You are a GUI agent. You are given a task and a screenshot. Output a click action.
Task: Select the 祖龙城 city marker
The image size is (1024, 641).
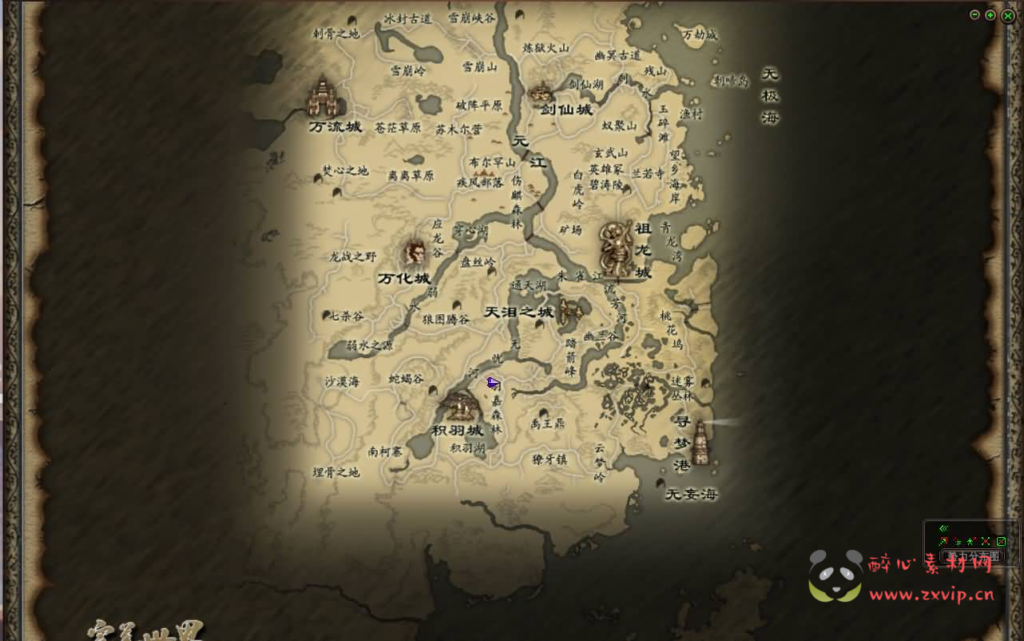pos(616,246)
